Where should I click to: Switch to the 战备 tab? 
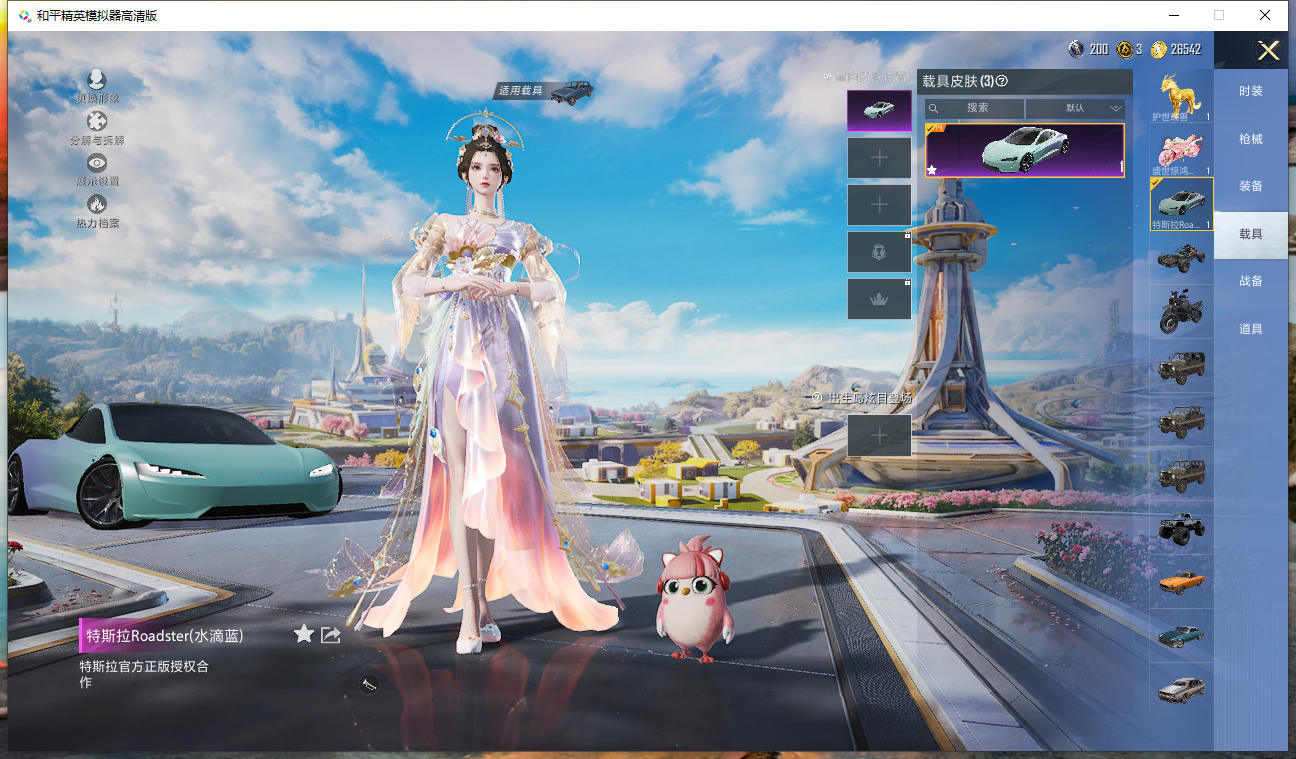click(x=1250, y=281)
